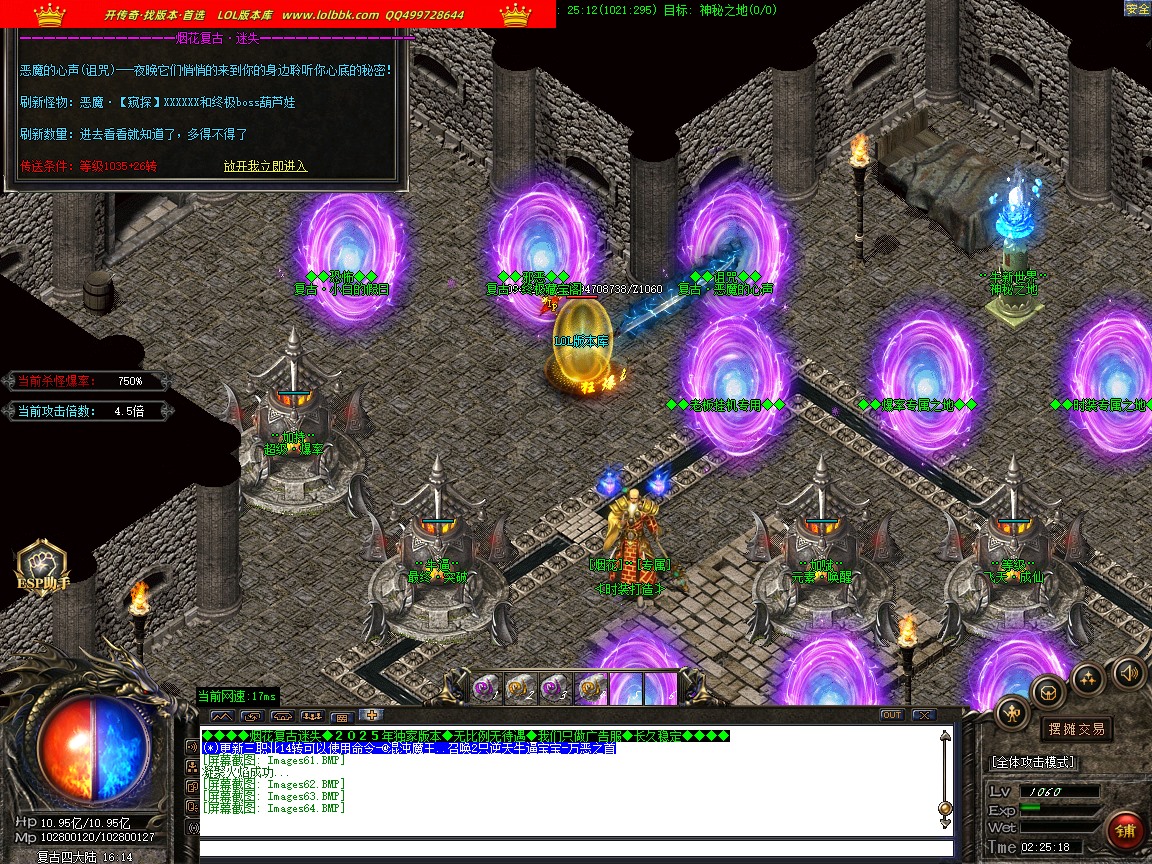Open the ESP助手 helper icon

pos(42,567)
